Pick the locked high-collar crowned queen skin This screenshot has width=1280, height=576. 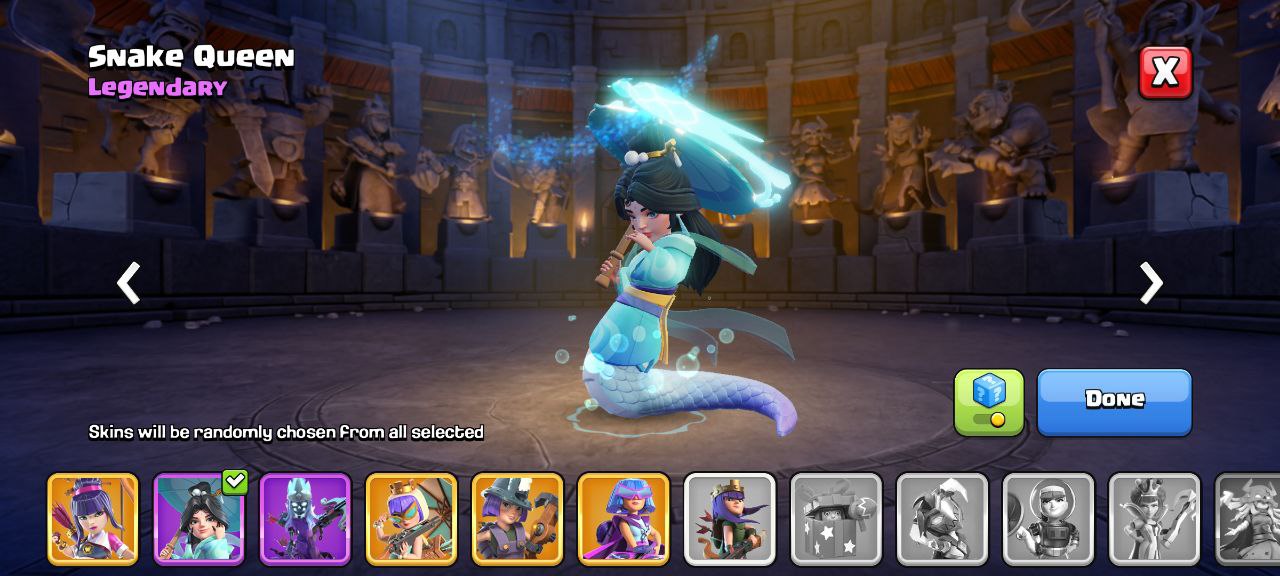1154,518
